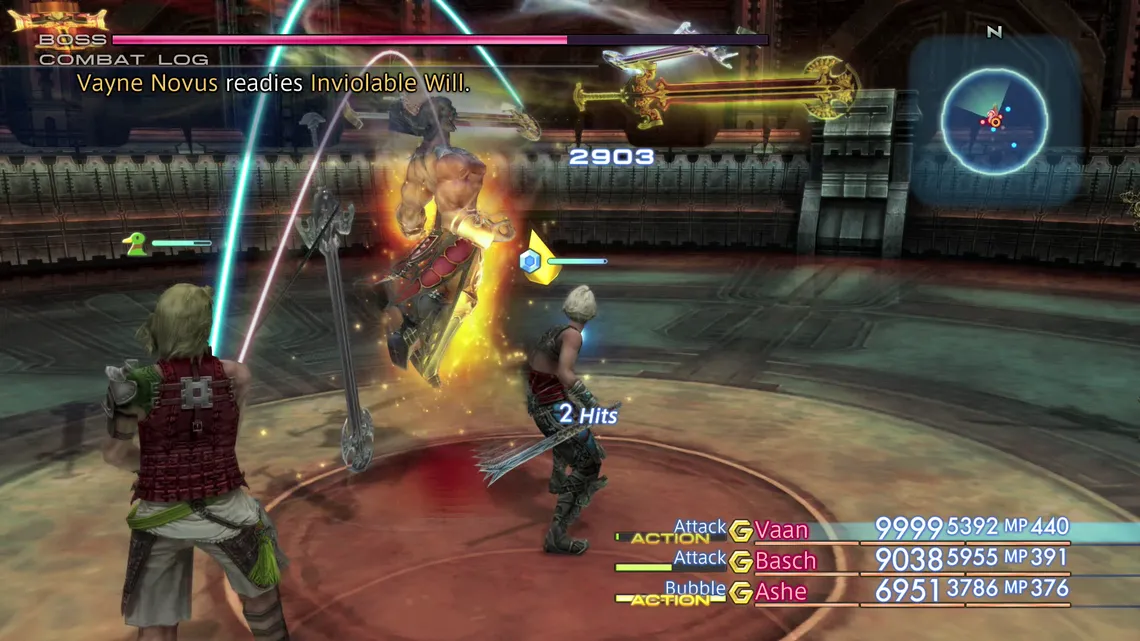Toggle Basch's gambit G icon

741,562
